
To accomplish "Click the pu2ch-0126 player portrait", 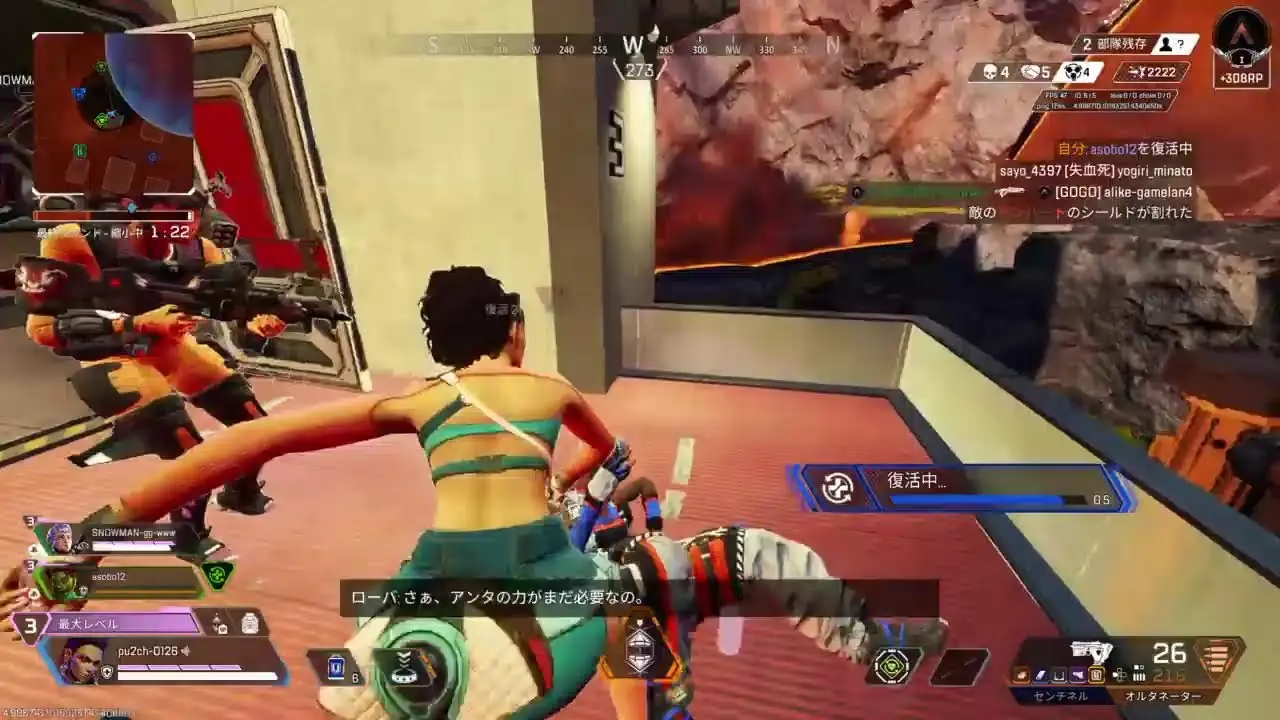I will (83, 660).
